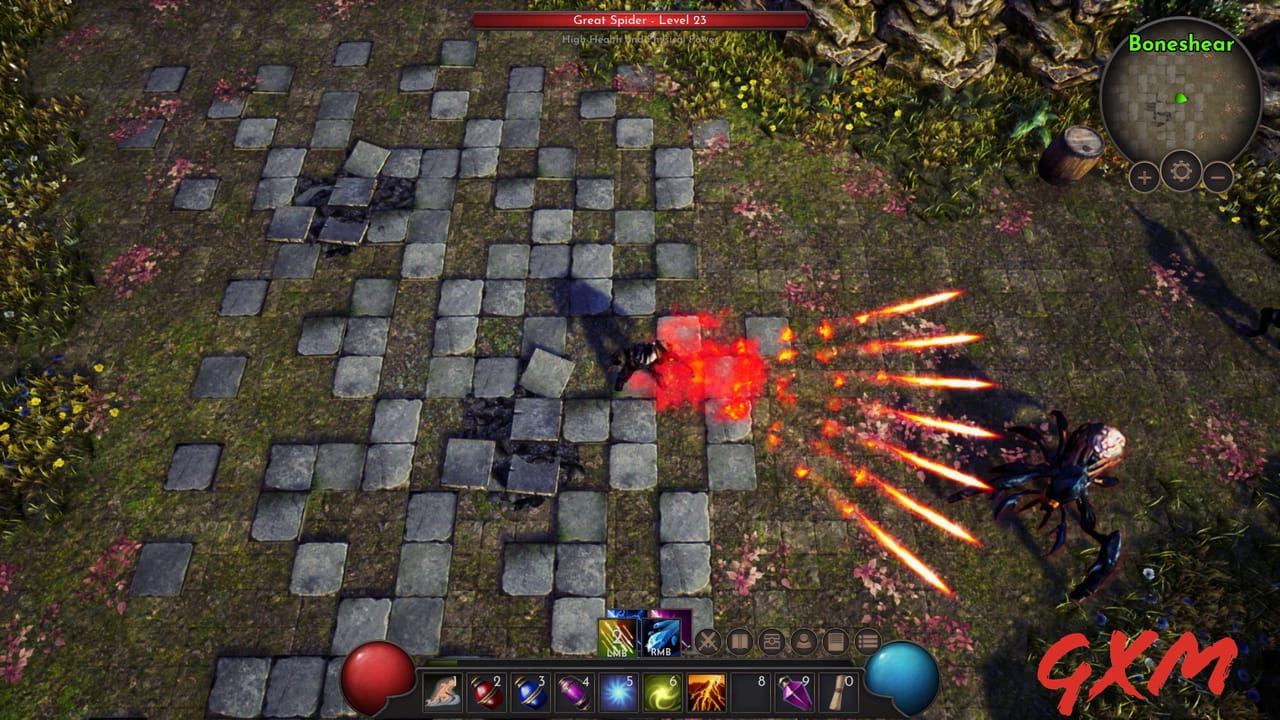
Task: Use the purple flask in slot 9
Action: (794, 691)
